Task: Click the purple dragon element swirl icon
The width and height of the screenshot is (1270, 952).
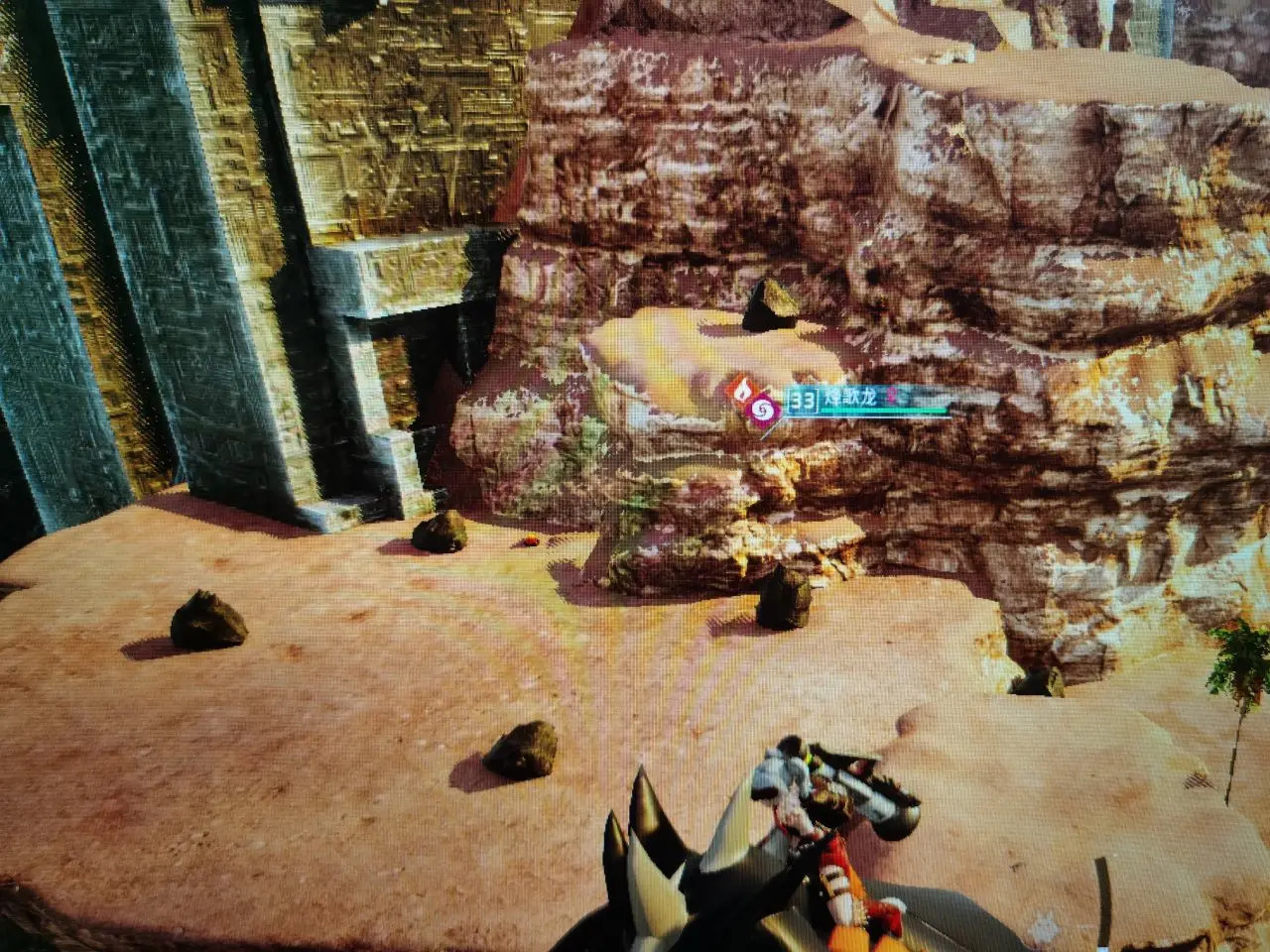Action: 764,409
